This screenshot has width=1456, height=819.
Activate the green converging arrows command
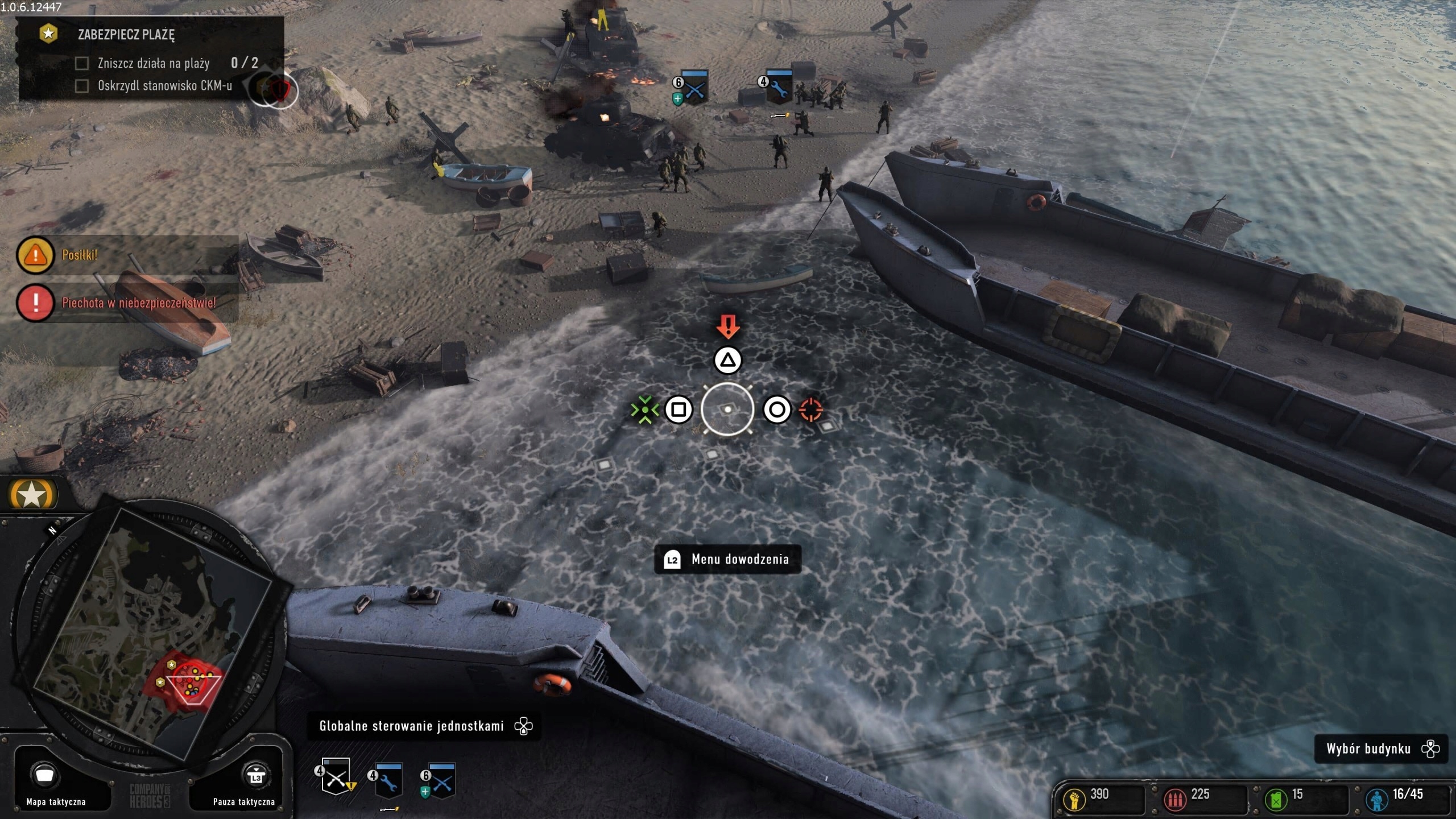click(x=645, y=409)
